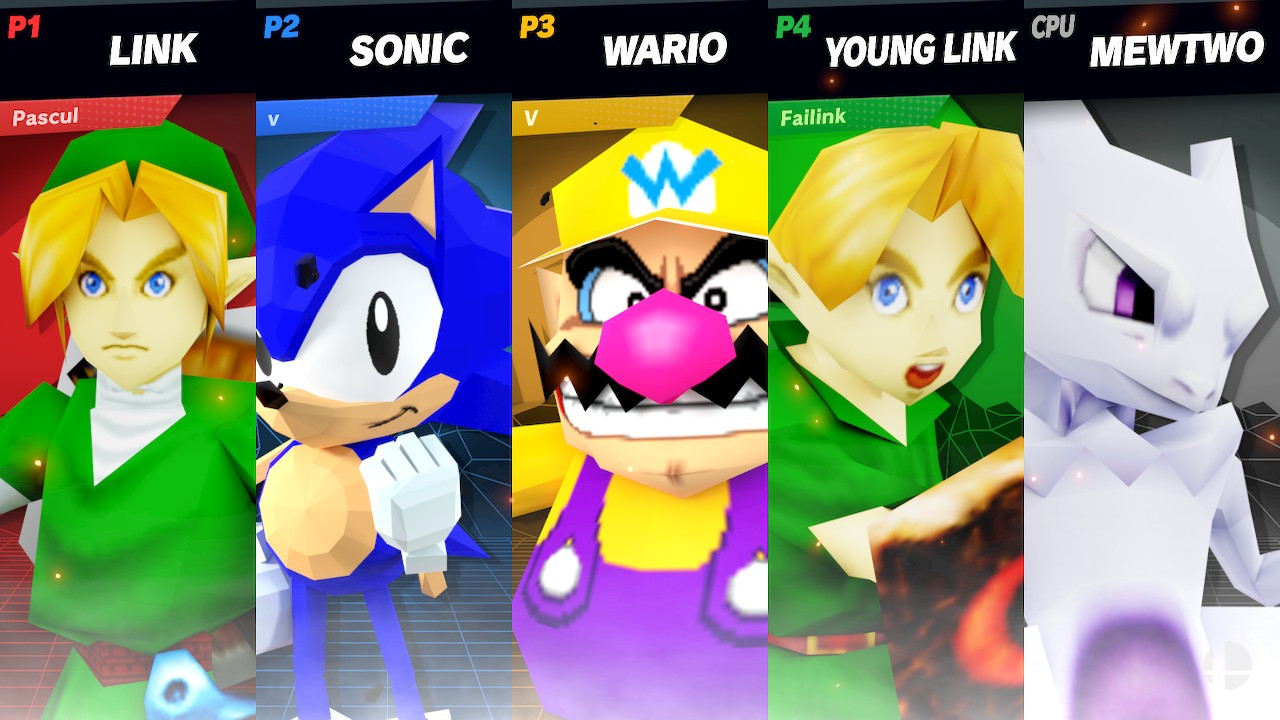Viewport: 1280px width, 720px height.
Task: Click the P3 indicator icon
Action: [536, 27]
